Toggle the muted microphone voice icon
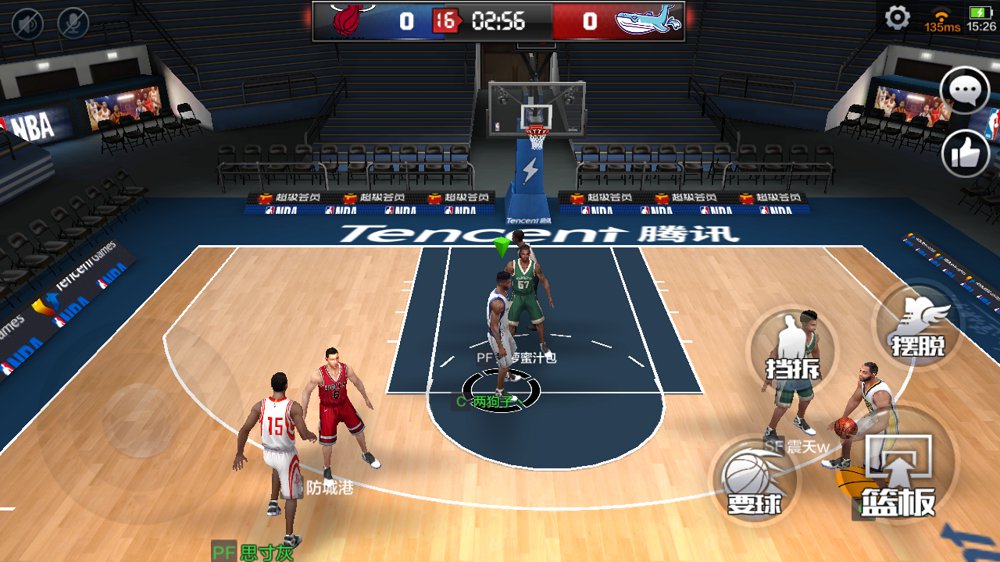Screen dimensions: 1000x562 (73, 21)
